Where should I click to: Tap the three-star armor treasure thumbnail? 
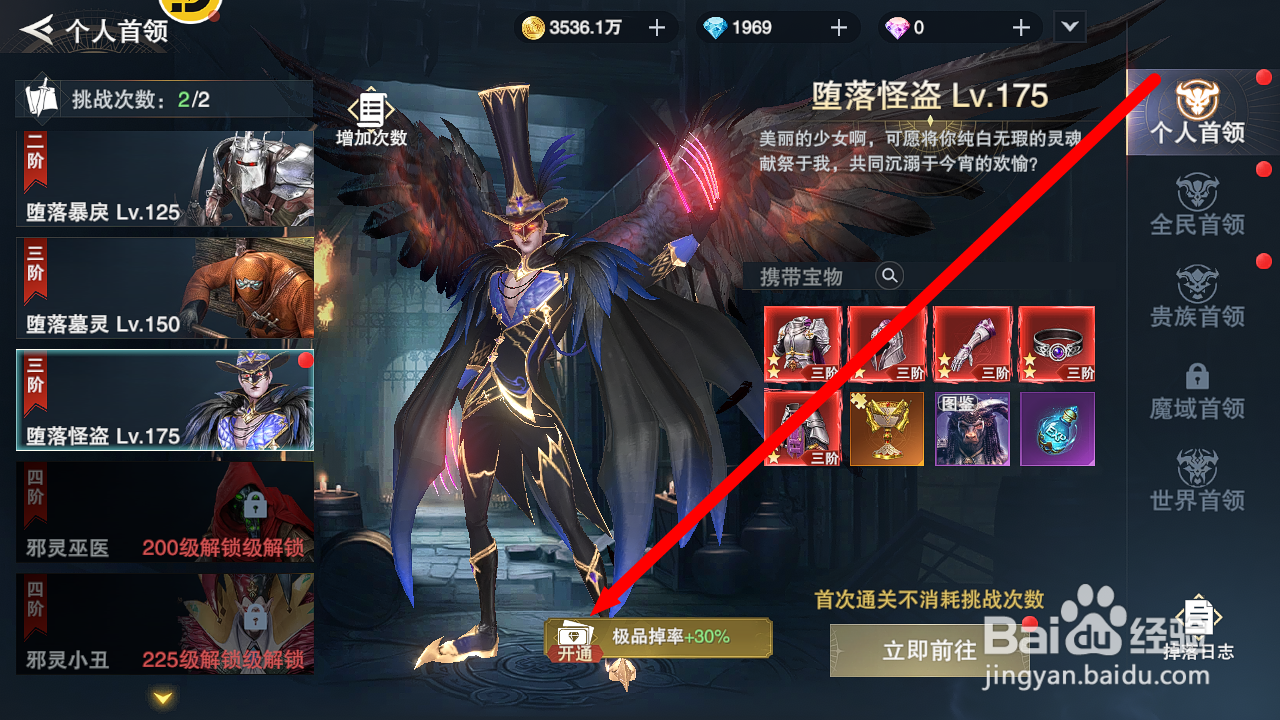[800, 345]
